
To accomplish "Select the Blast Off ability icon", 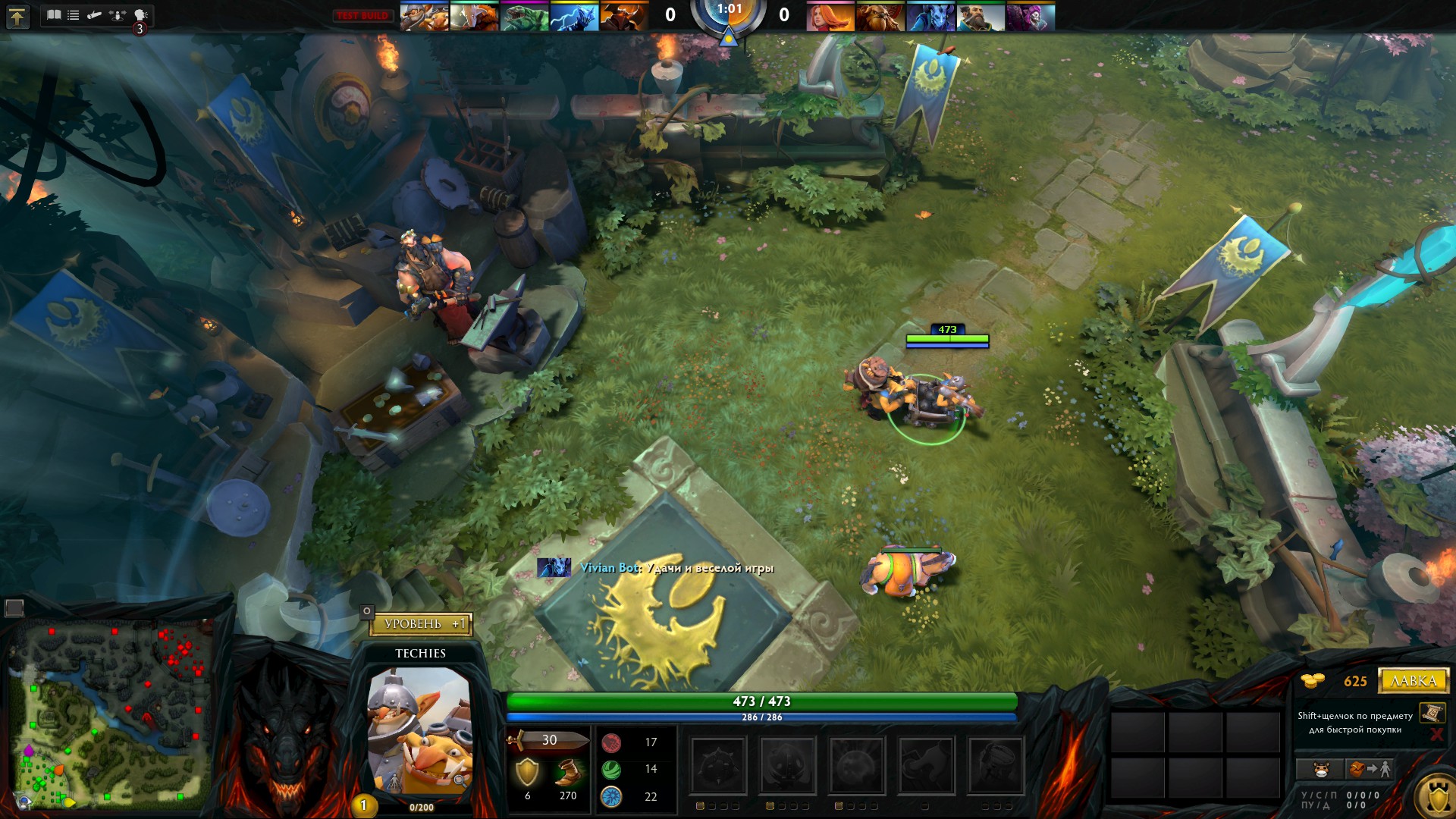I will (x=857, y=764).
